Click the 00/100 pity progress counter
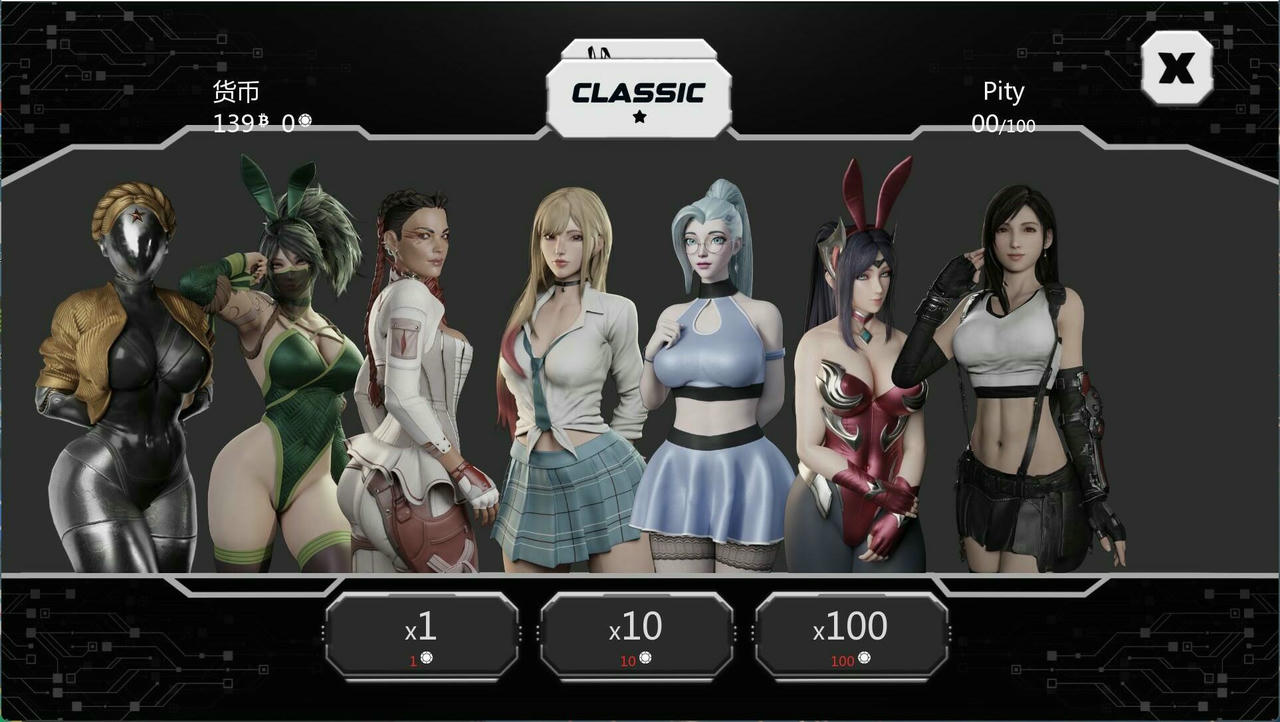This screenshot has height=722, width=1280. pos(1003,122)
